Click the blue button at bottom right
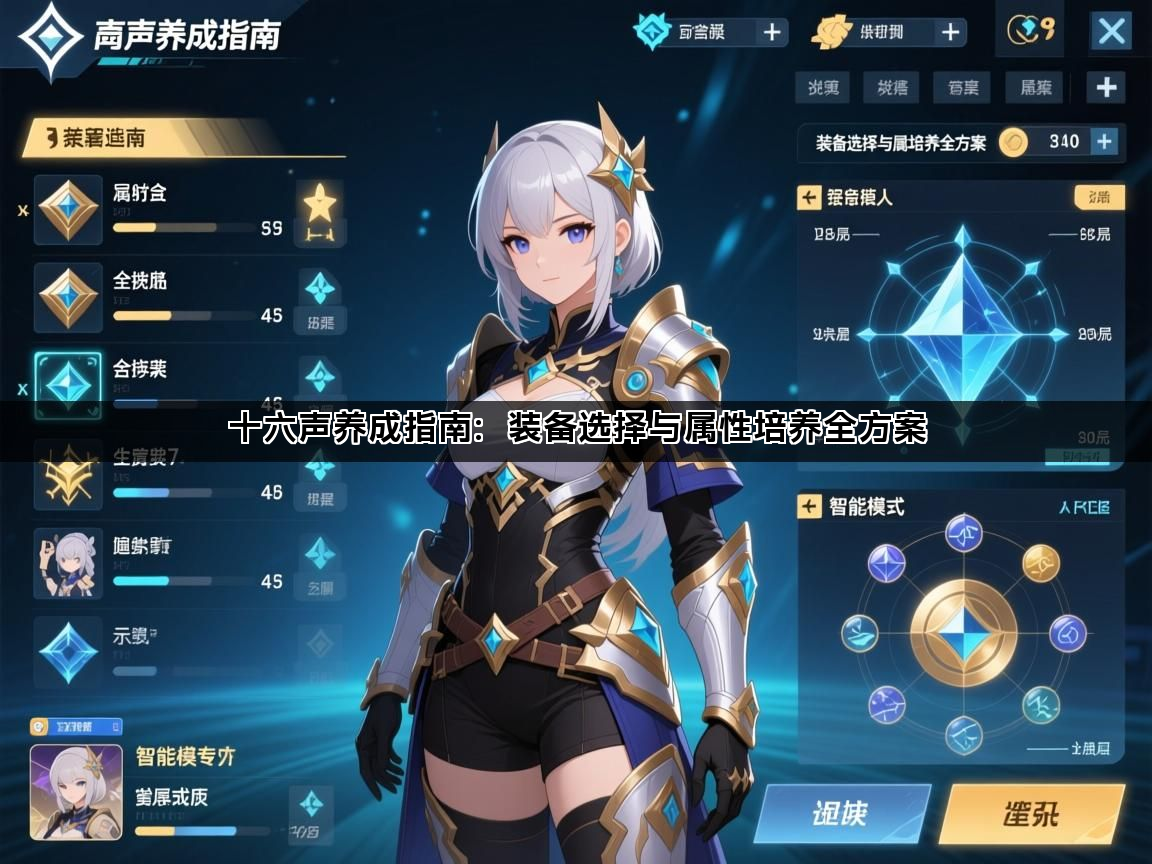The image size is (1152, 864). tap(842, 814)
